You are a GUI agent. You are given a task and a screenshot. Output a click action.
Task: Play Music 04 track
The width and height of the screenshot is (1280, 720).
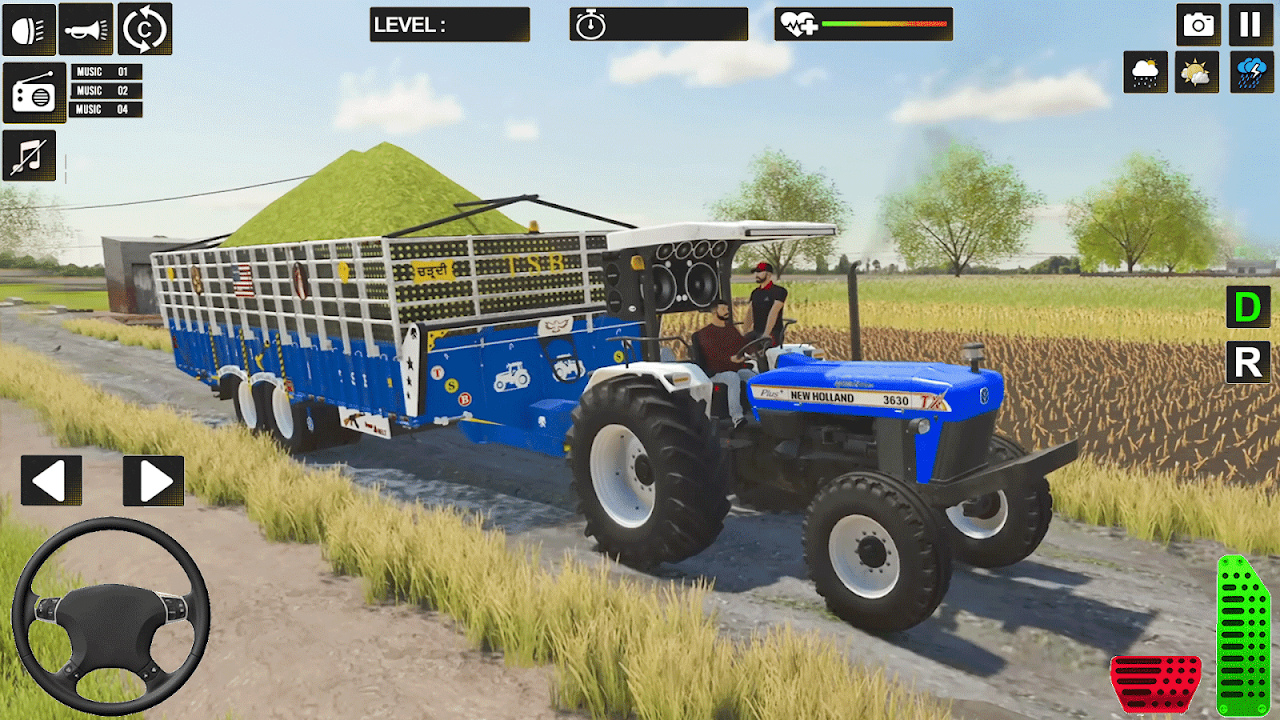106,109
